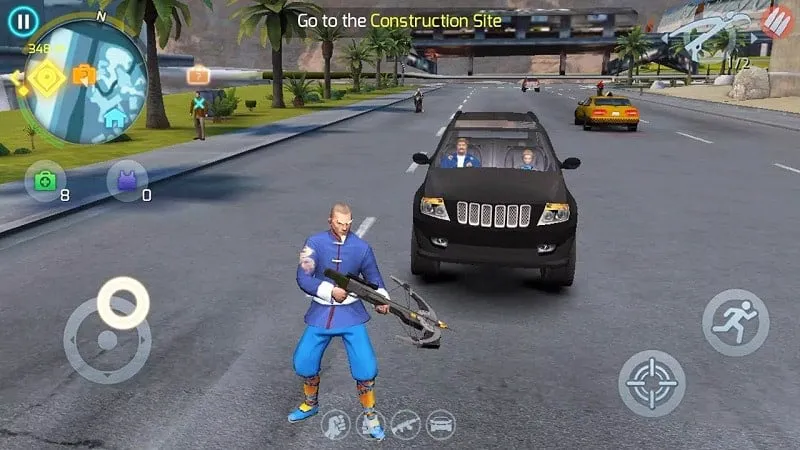800x450 pixels.
Task: Click the orange briefcase marker on the minimap
Action: coord(84,74)
